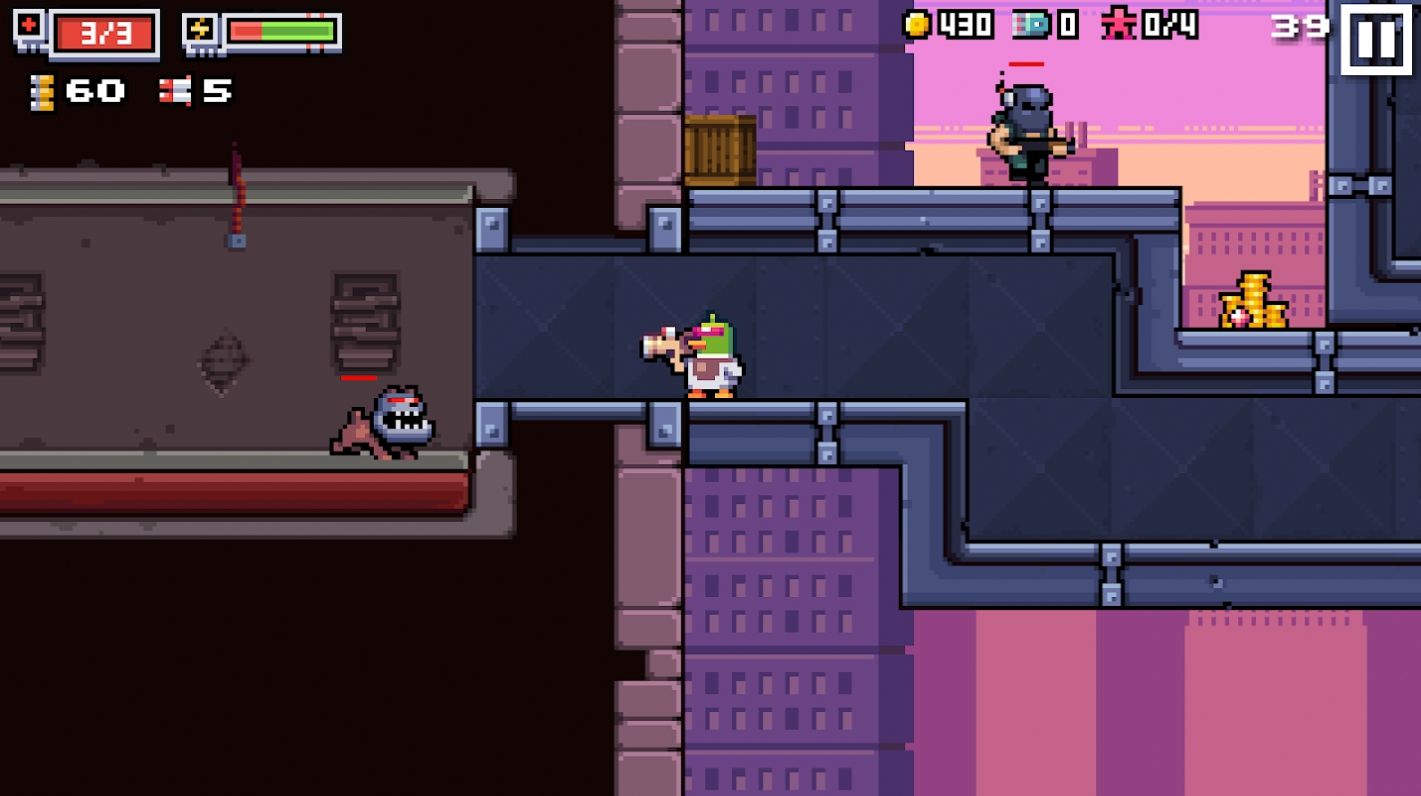This screenshot has height=796, width=1421.
Task: Click the pause button in the corner
Action: pyautogui.click(x=1378, y=40)
